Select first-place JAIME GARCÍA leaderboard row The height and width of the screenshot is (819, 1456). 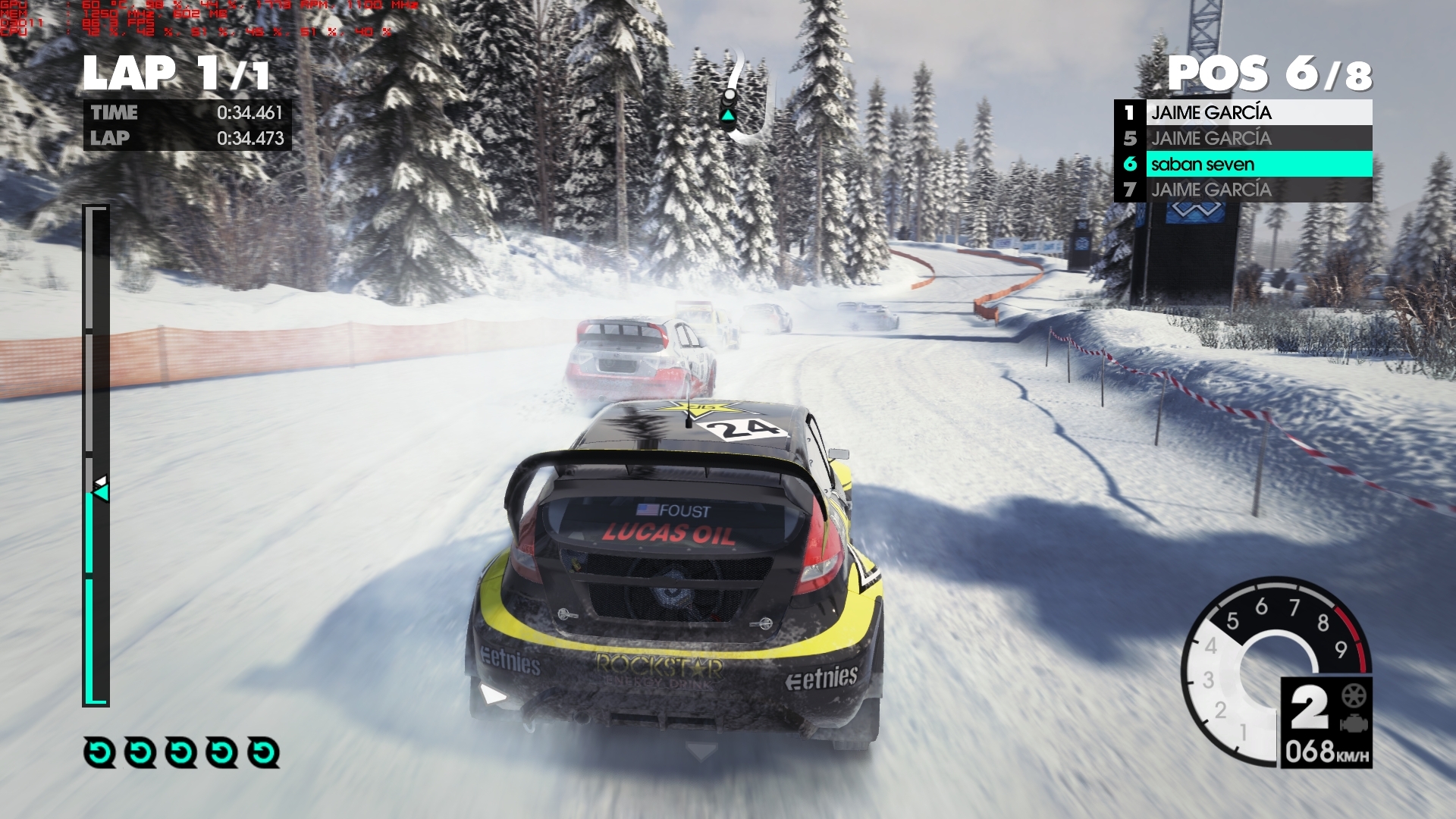pos(1244,112)
